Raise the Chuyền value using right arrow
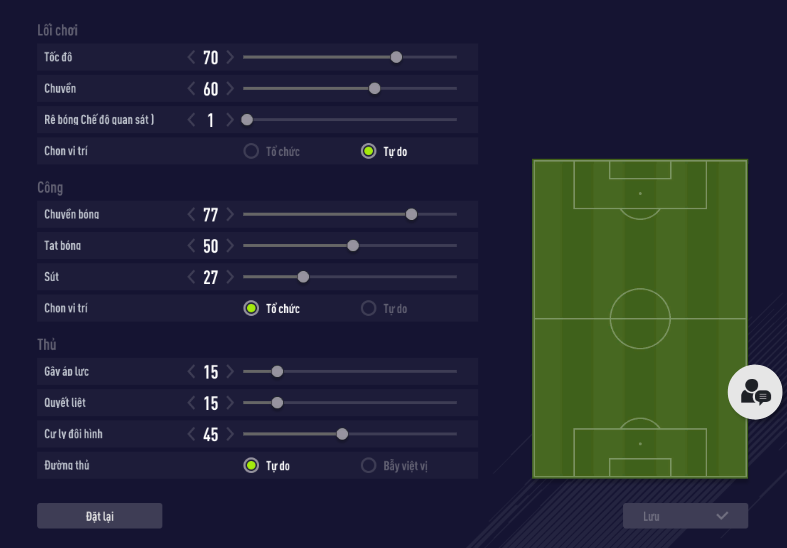Viewport: 787px width, 548px height. tap(230, 89)
